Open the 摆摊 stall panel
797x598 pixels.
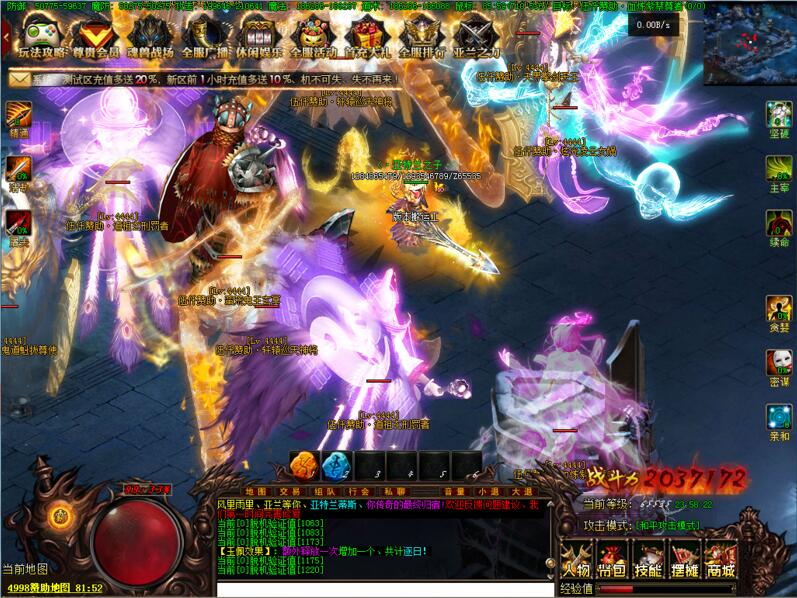(x=684, y=558)
